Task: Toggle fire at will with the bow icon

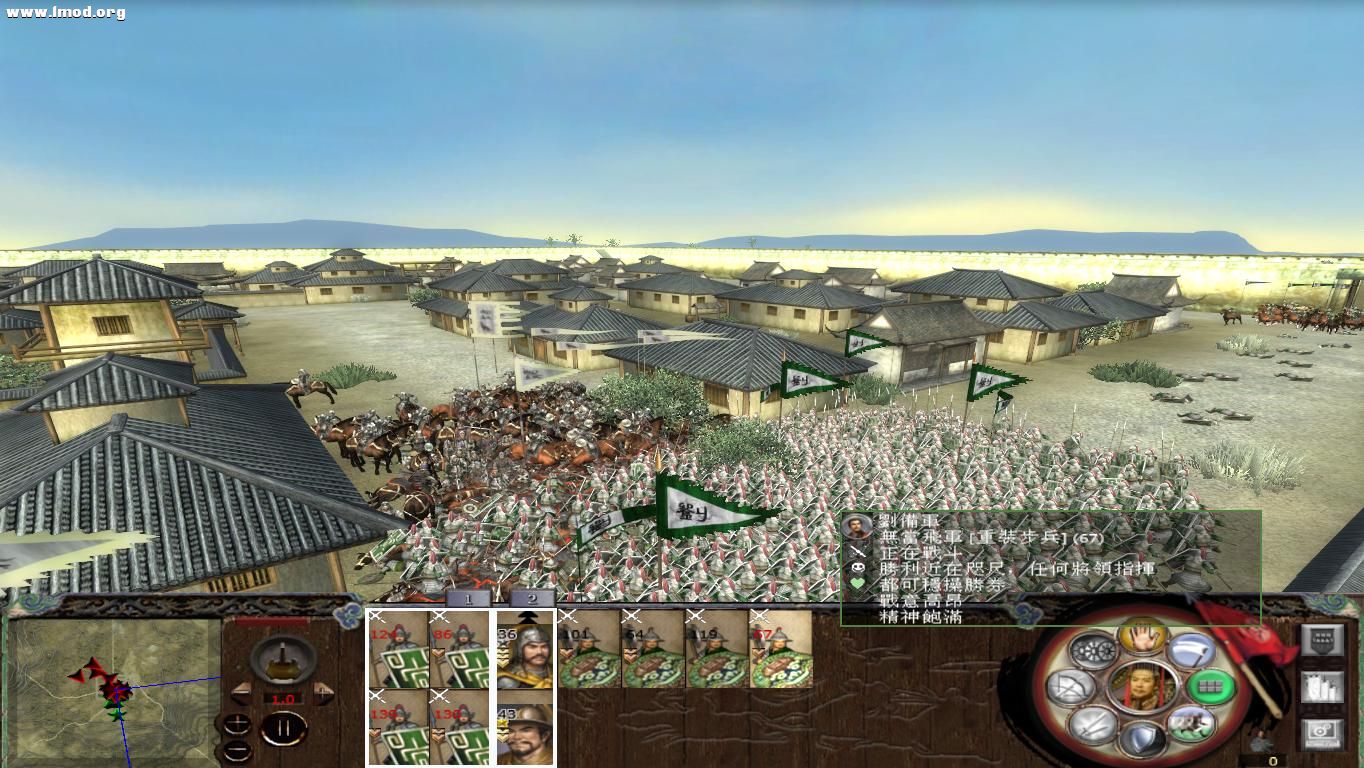Action: point(1069,686)
